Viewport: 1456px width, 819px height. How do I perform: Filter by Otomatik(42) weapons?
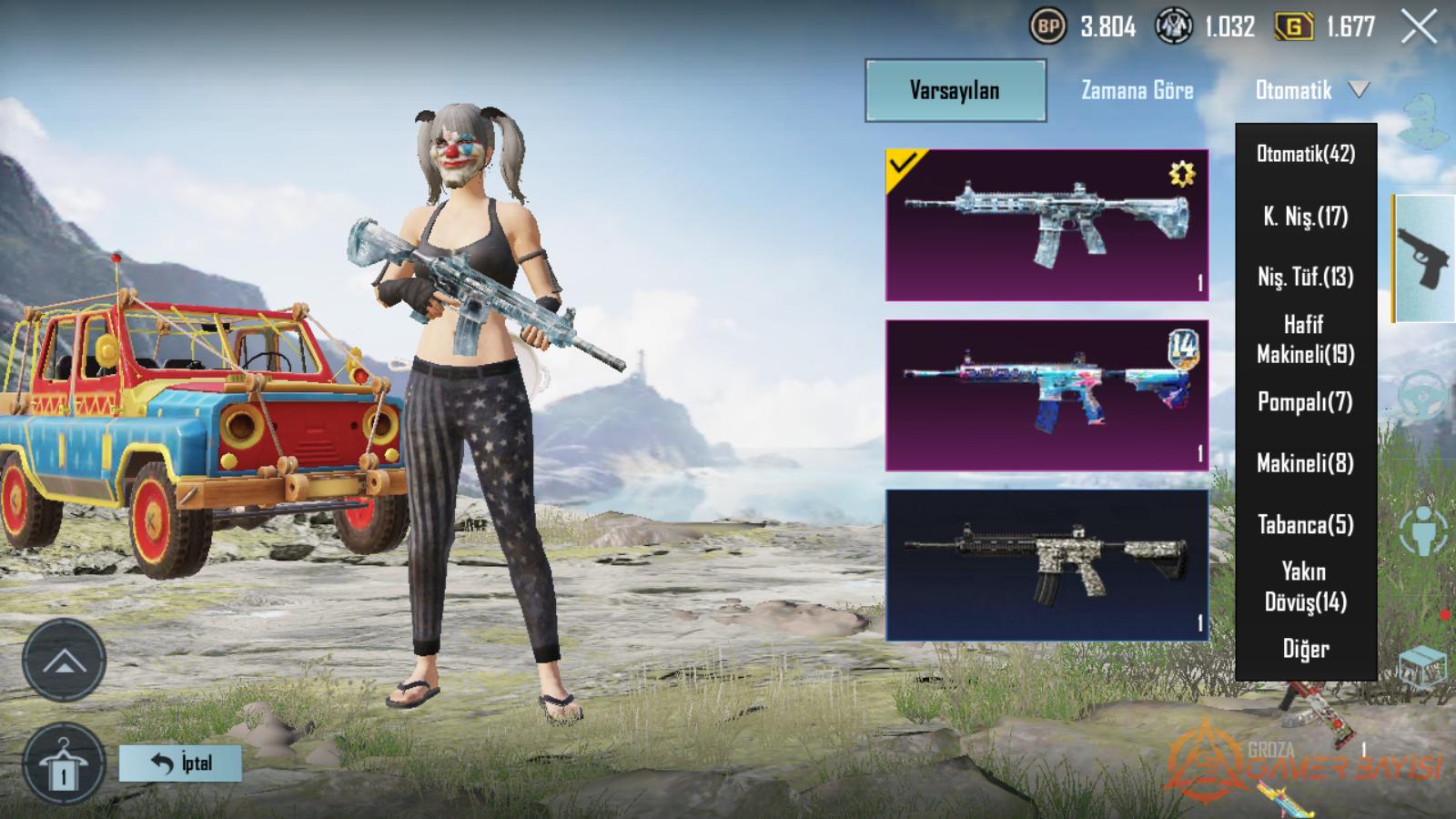pyautogui.click(x=1306, y=154)
